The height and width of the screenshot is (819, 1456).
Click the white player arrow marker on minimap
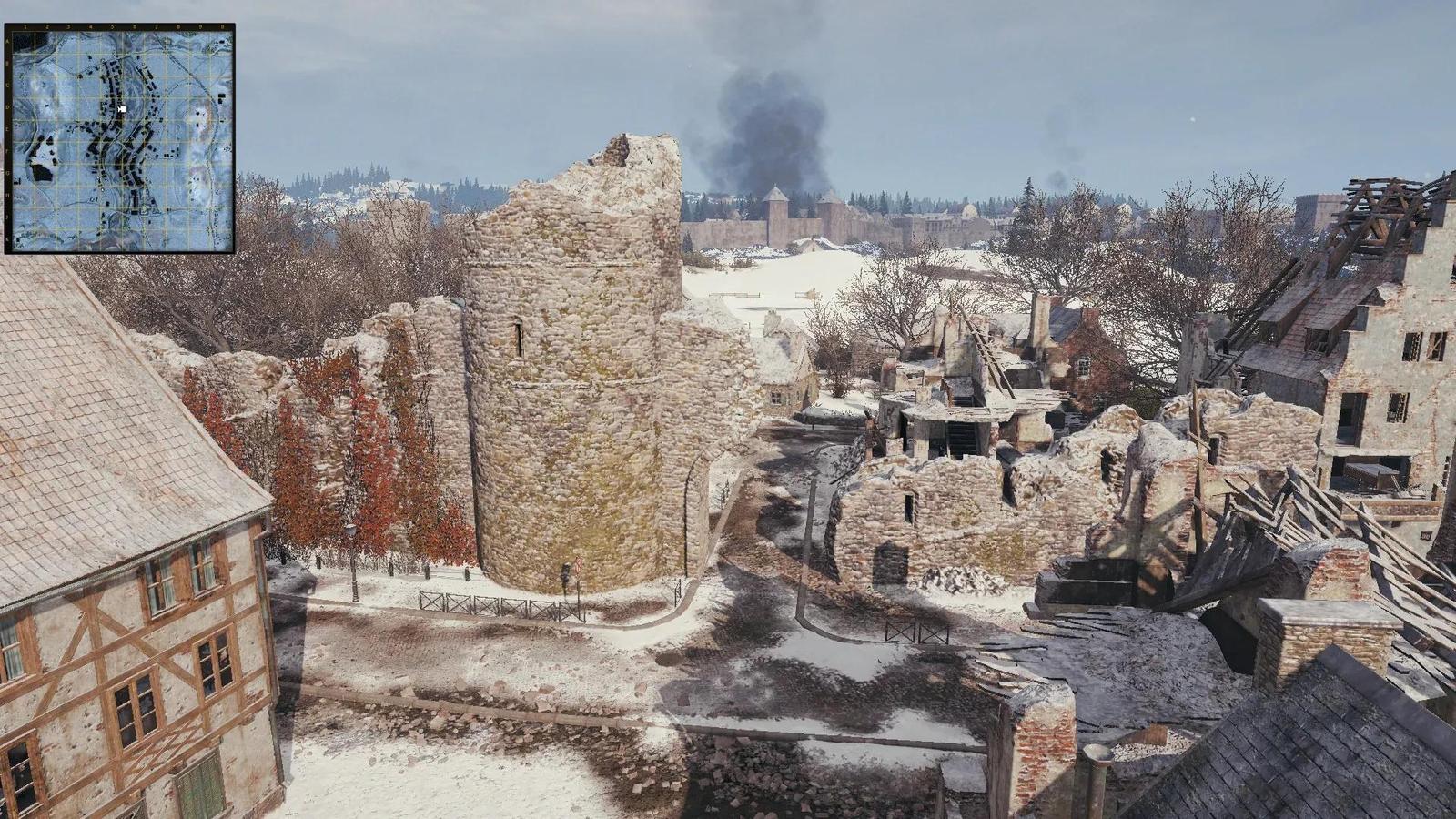click(122, 109)
